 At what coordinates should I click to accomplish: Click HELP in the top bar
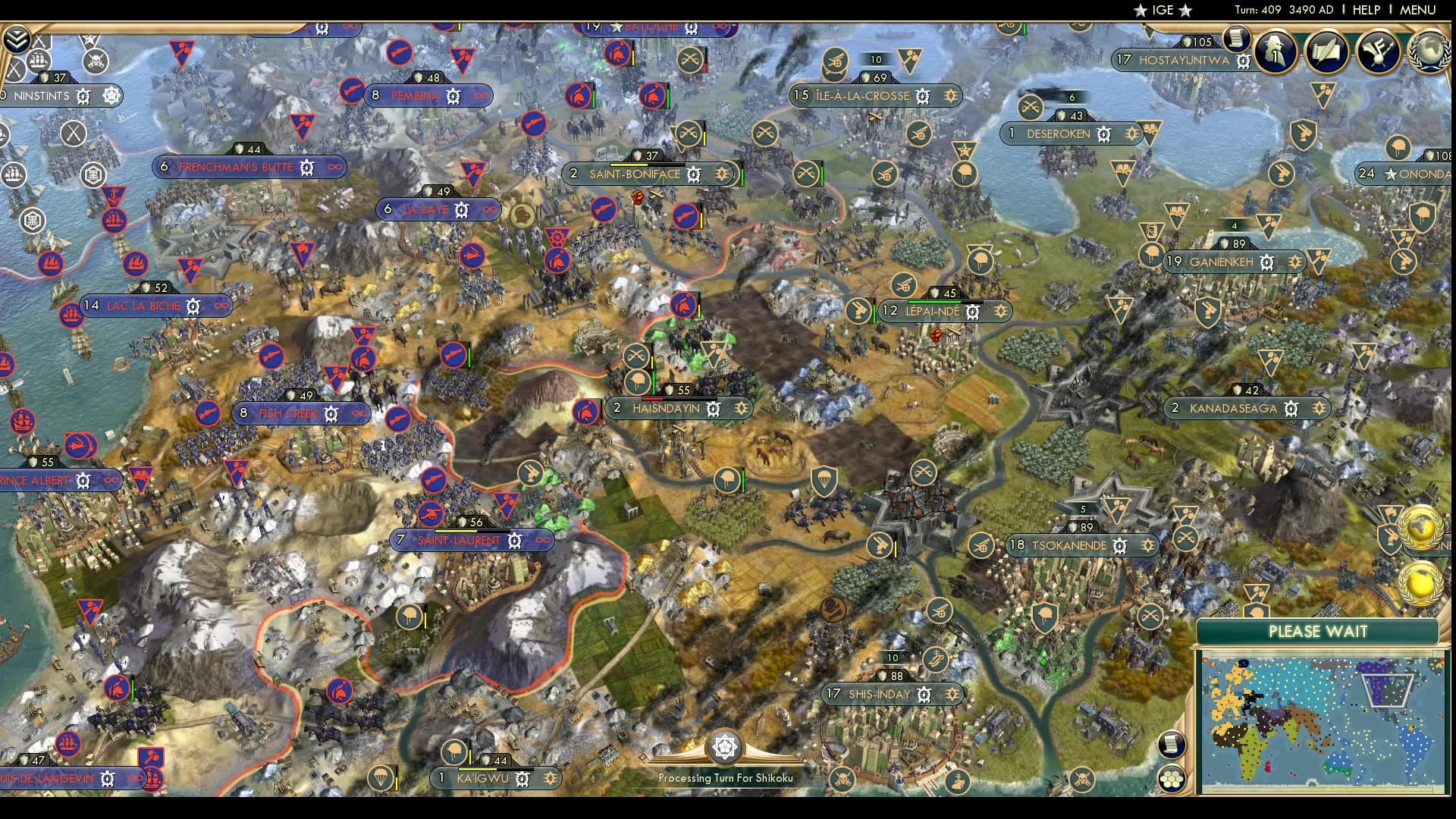point(1365,11)
